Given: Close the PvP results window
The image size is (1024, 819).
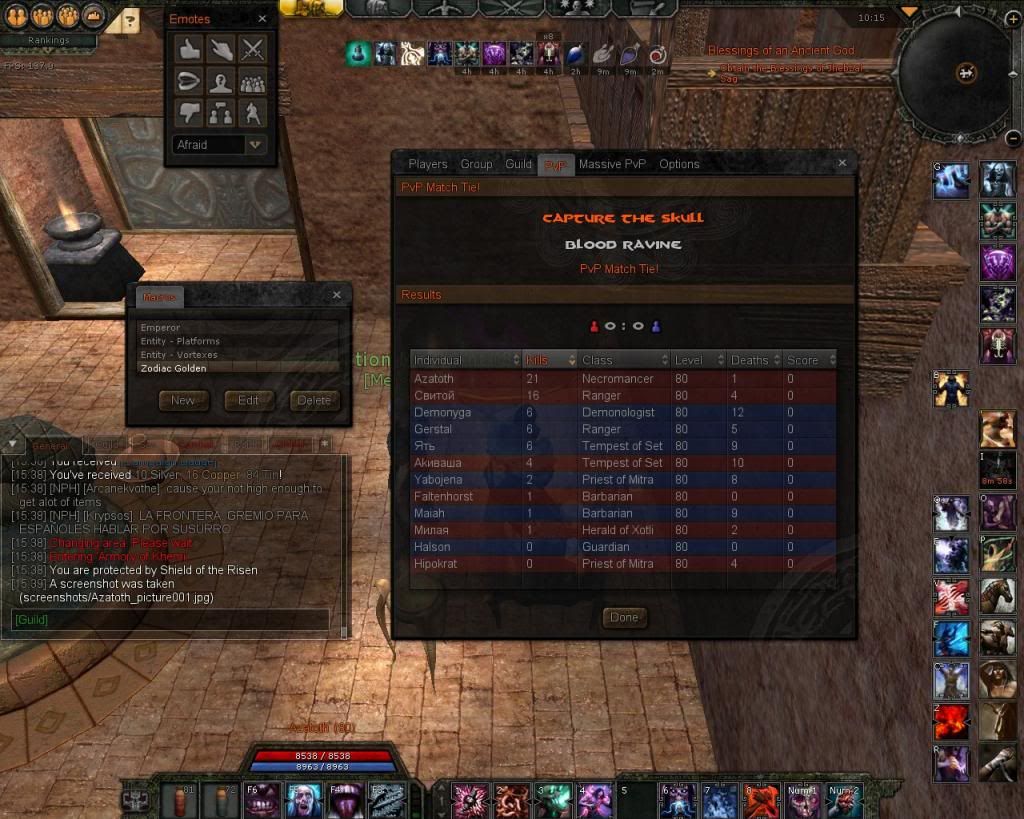Looking at the screenshot, I should pos(842,163).
